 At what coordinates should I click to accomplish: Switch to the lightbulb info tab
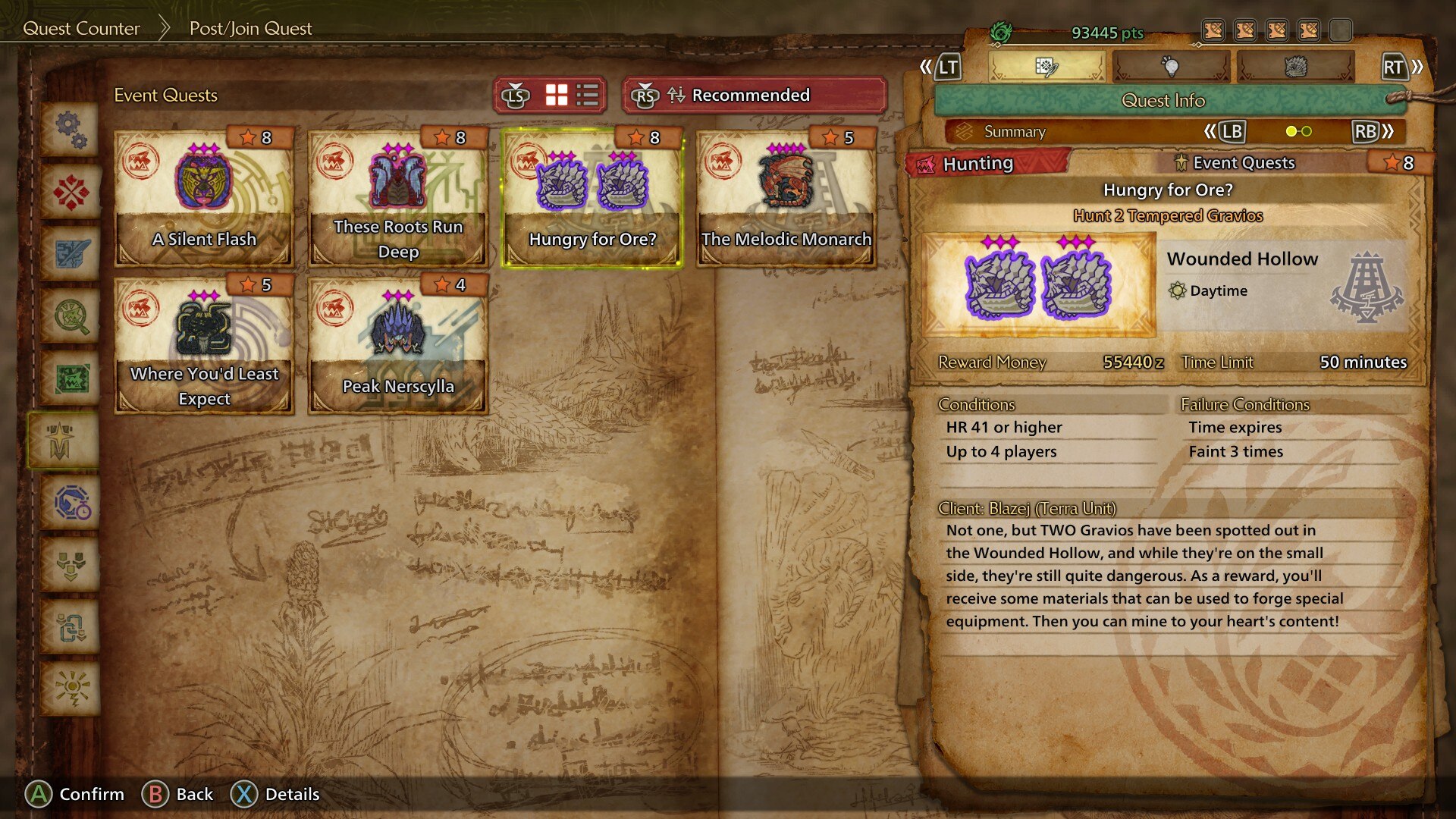pyautogui.click(x=1170, y=67)
